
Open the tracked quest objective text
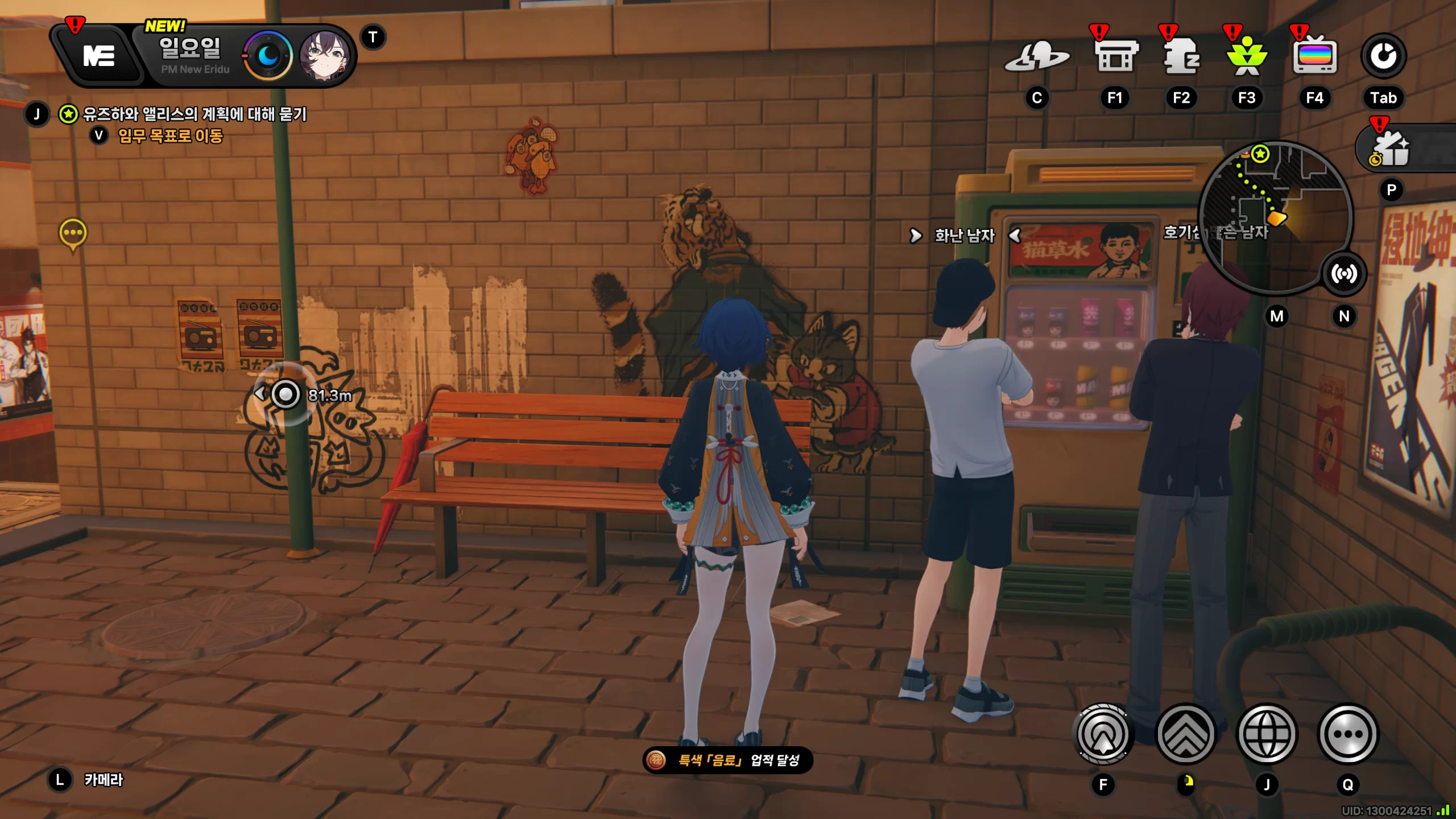[195, 114]
